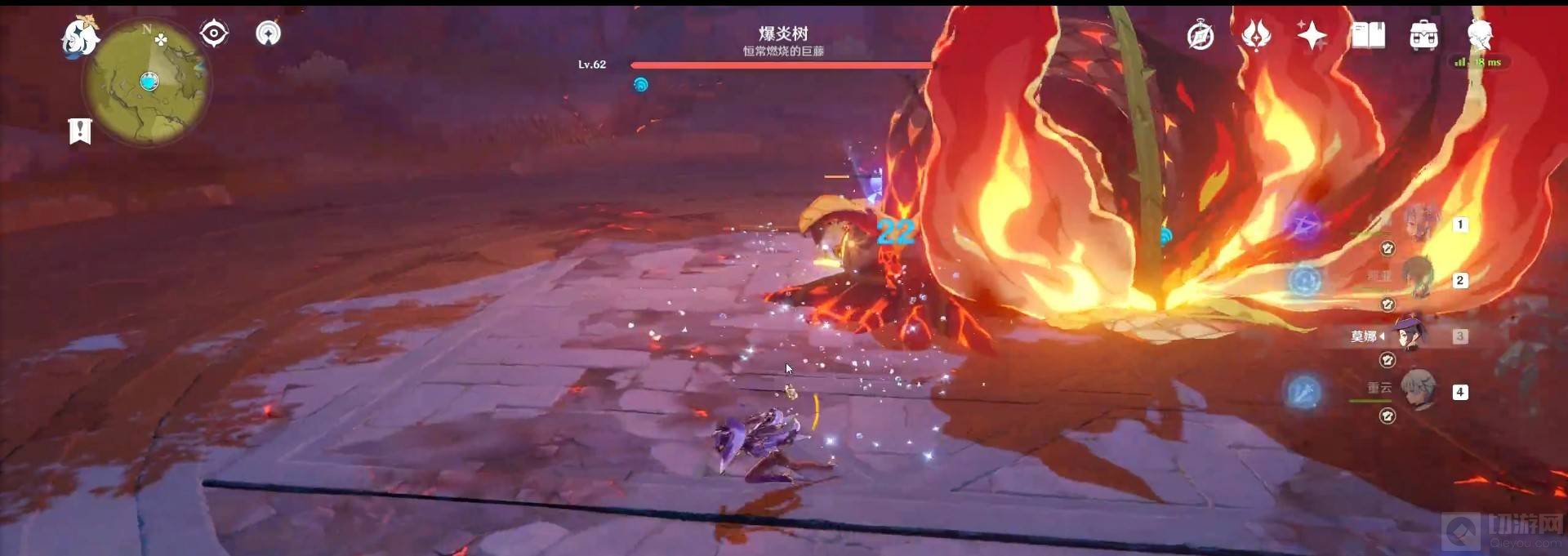Switch to party member slot 1
1568x556 pixels.
pos(1422,223)
